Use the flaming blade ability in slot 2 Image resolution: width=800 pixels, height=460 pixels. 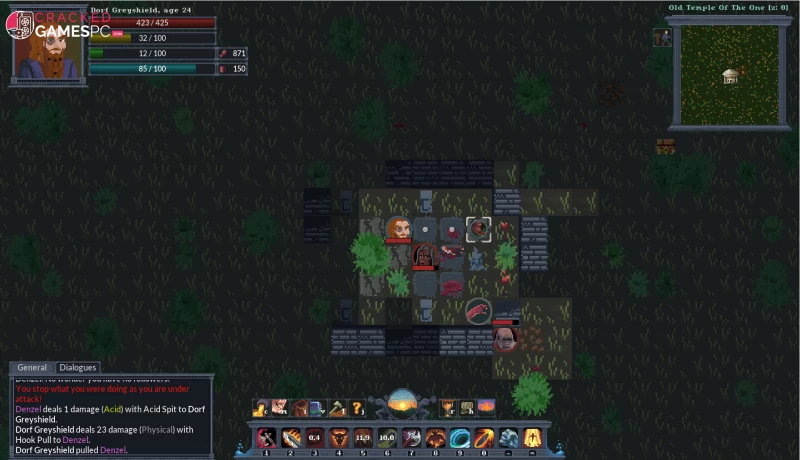coord(290,437)
